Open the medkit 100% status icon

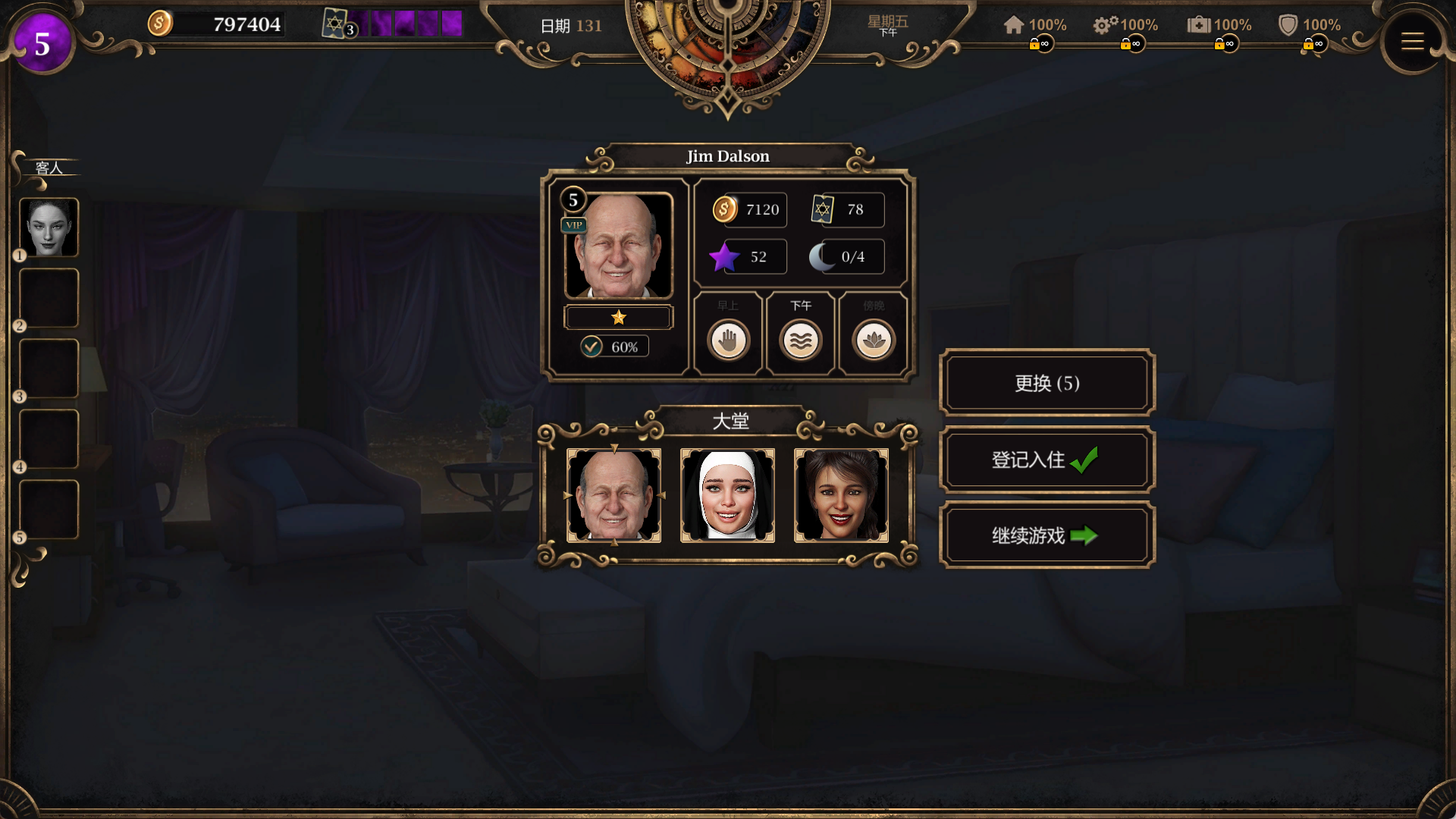(1198, 25)
